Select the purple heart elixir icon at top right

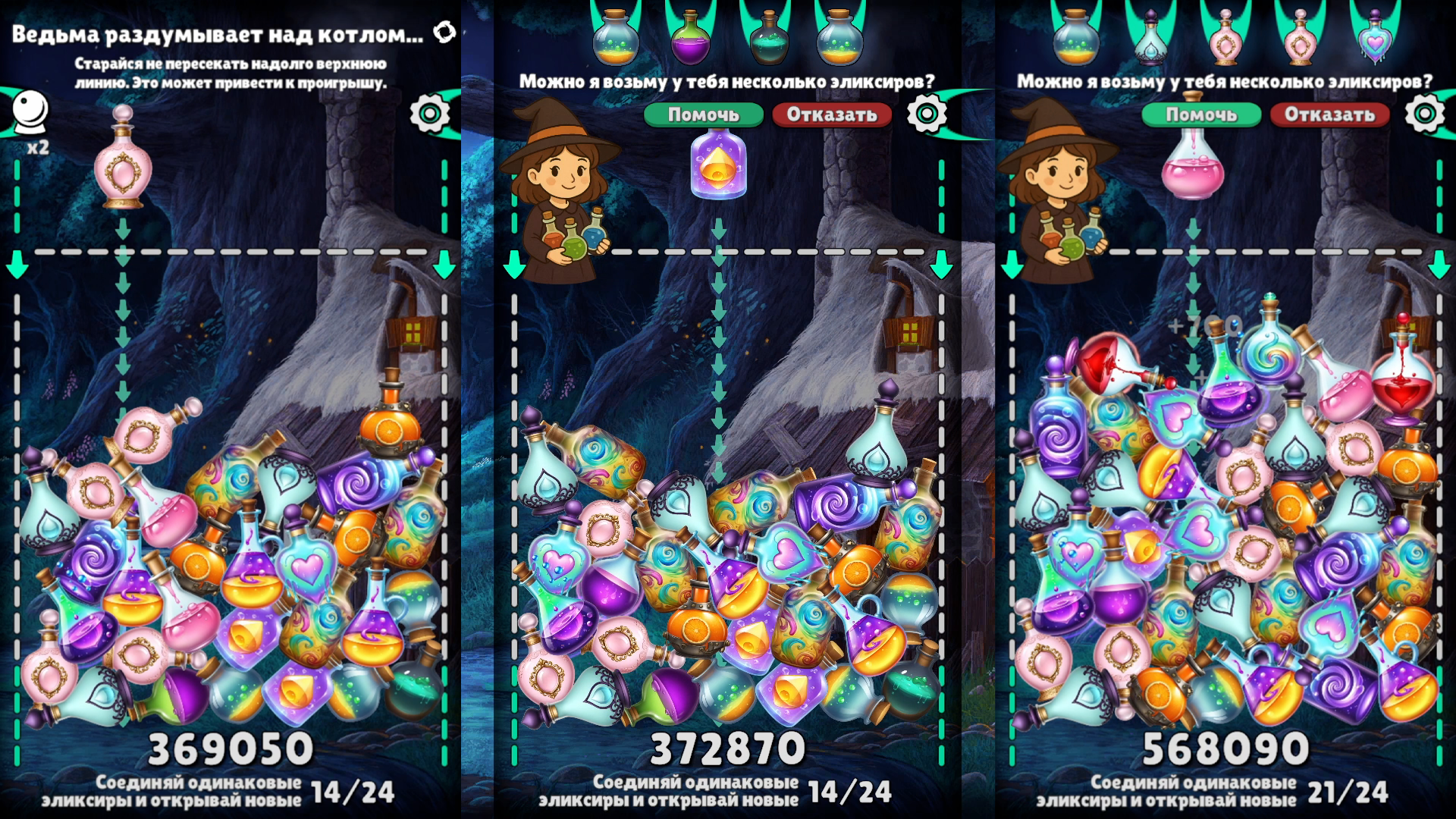(1376, 38)
